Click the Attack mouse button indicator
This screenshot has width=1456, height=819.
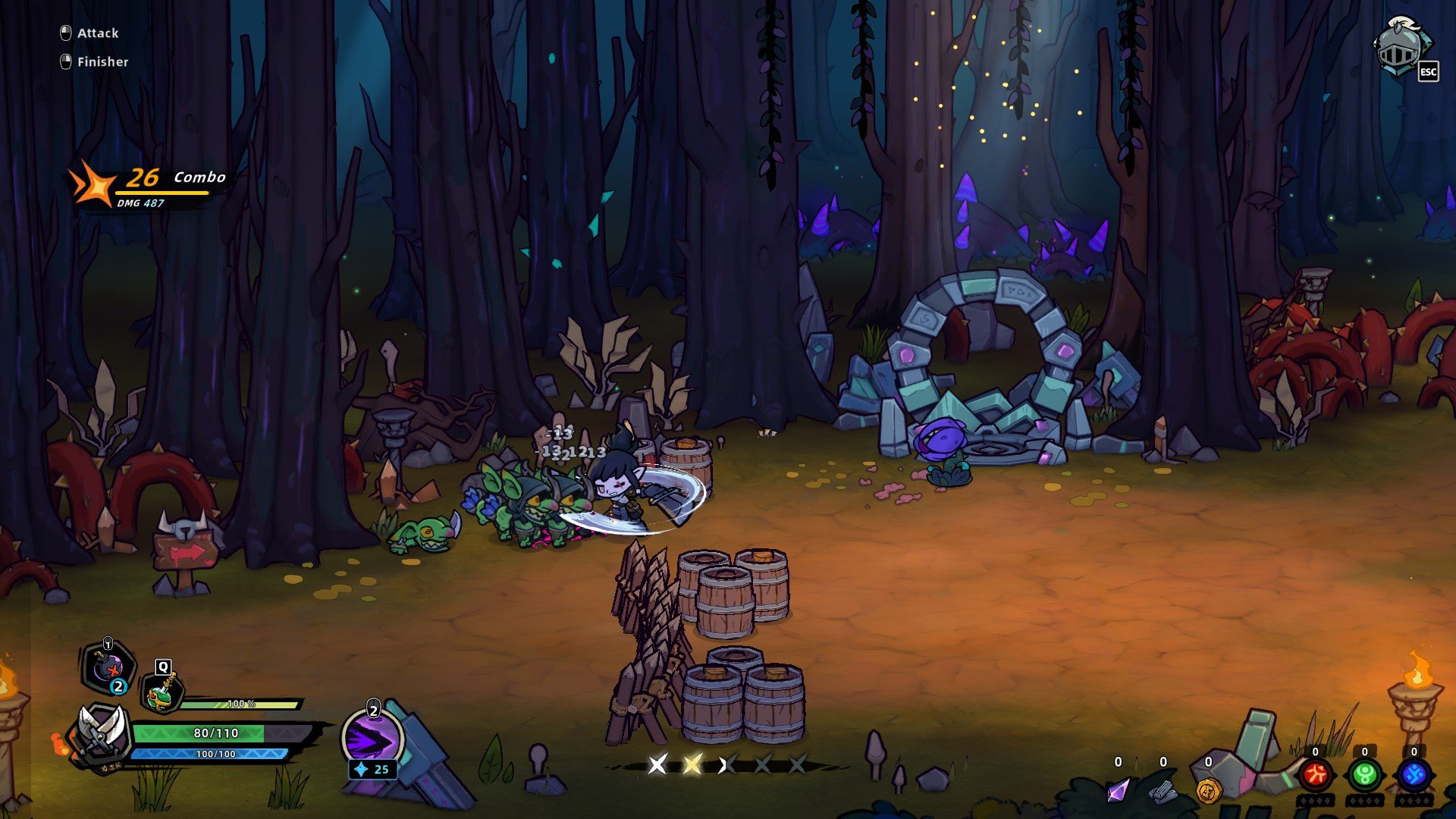[x=66, y=33]
